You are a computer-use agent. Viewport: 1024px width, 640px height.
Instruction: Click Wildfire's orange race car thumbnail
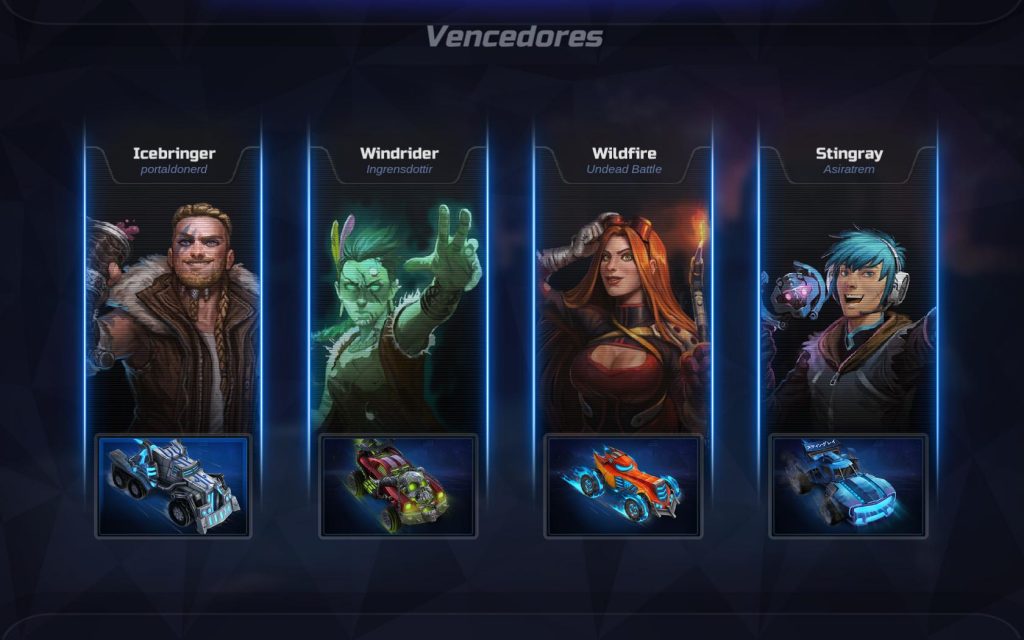coord(623,486)
